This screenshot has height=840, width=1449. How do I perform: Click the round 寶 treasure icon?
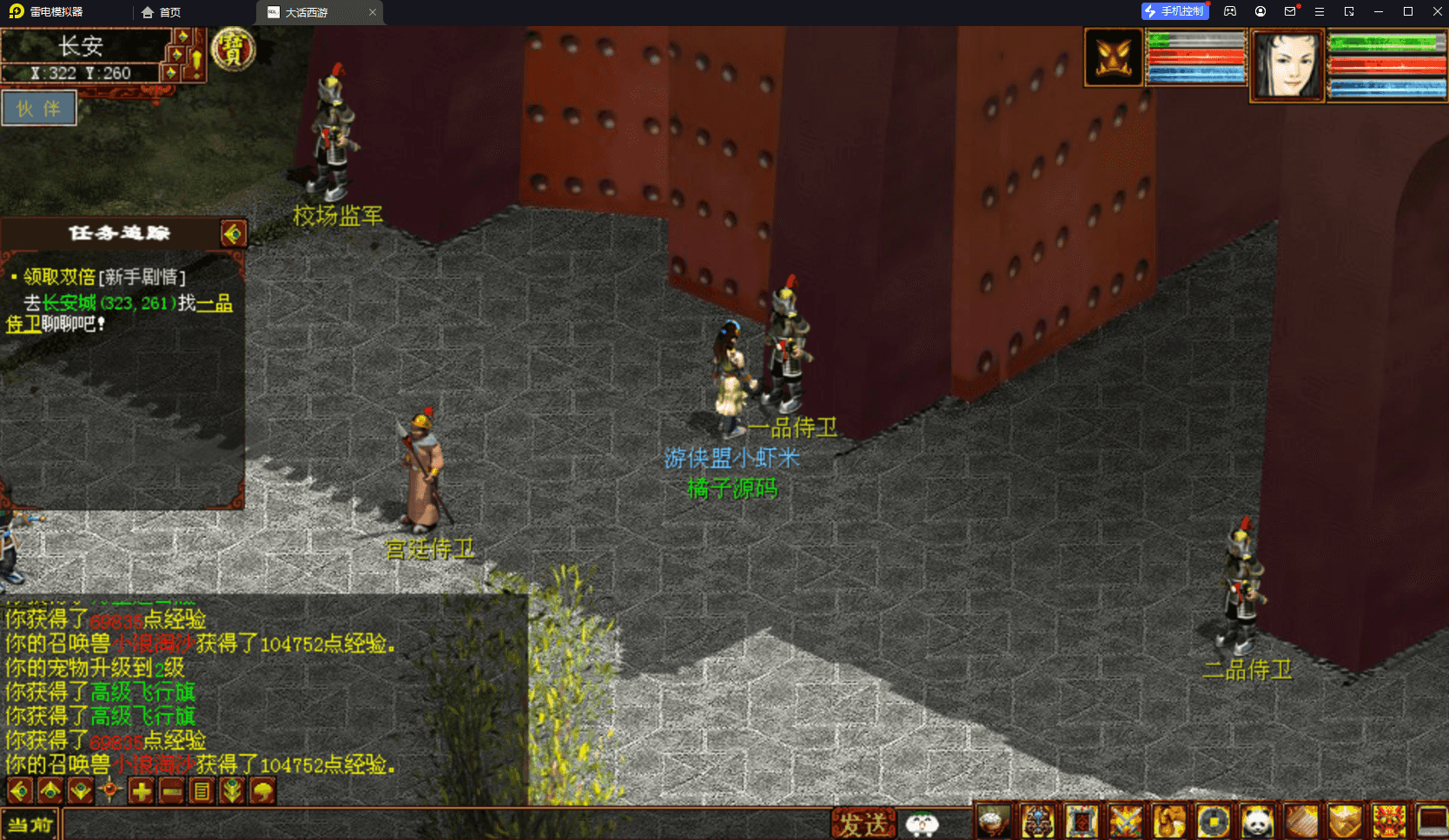(233, 49)
